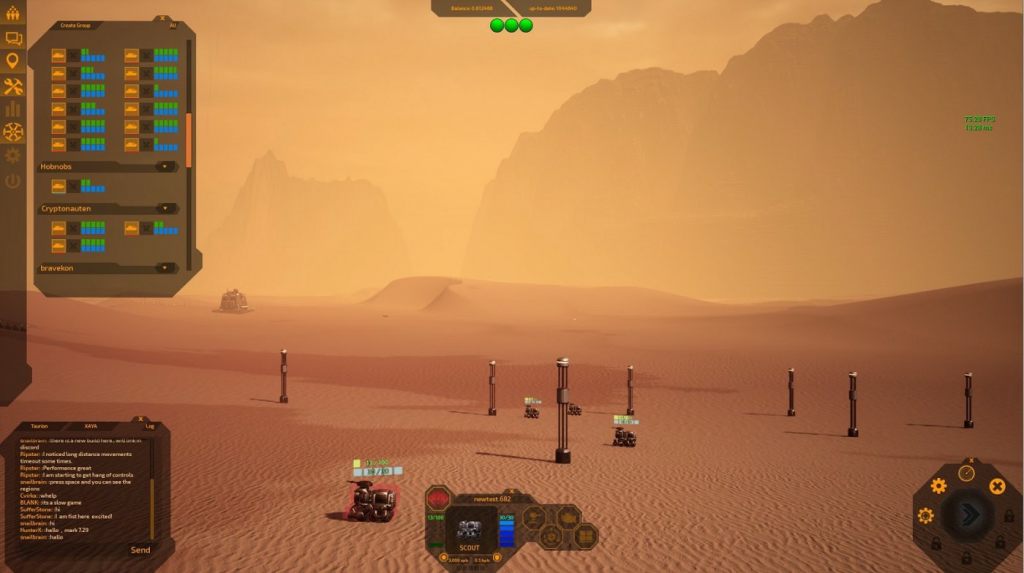Click the wheel-shaped sidebar icon
Viewport: 1024px width, 573px height.
coord(13,132)
